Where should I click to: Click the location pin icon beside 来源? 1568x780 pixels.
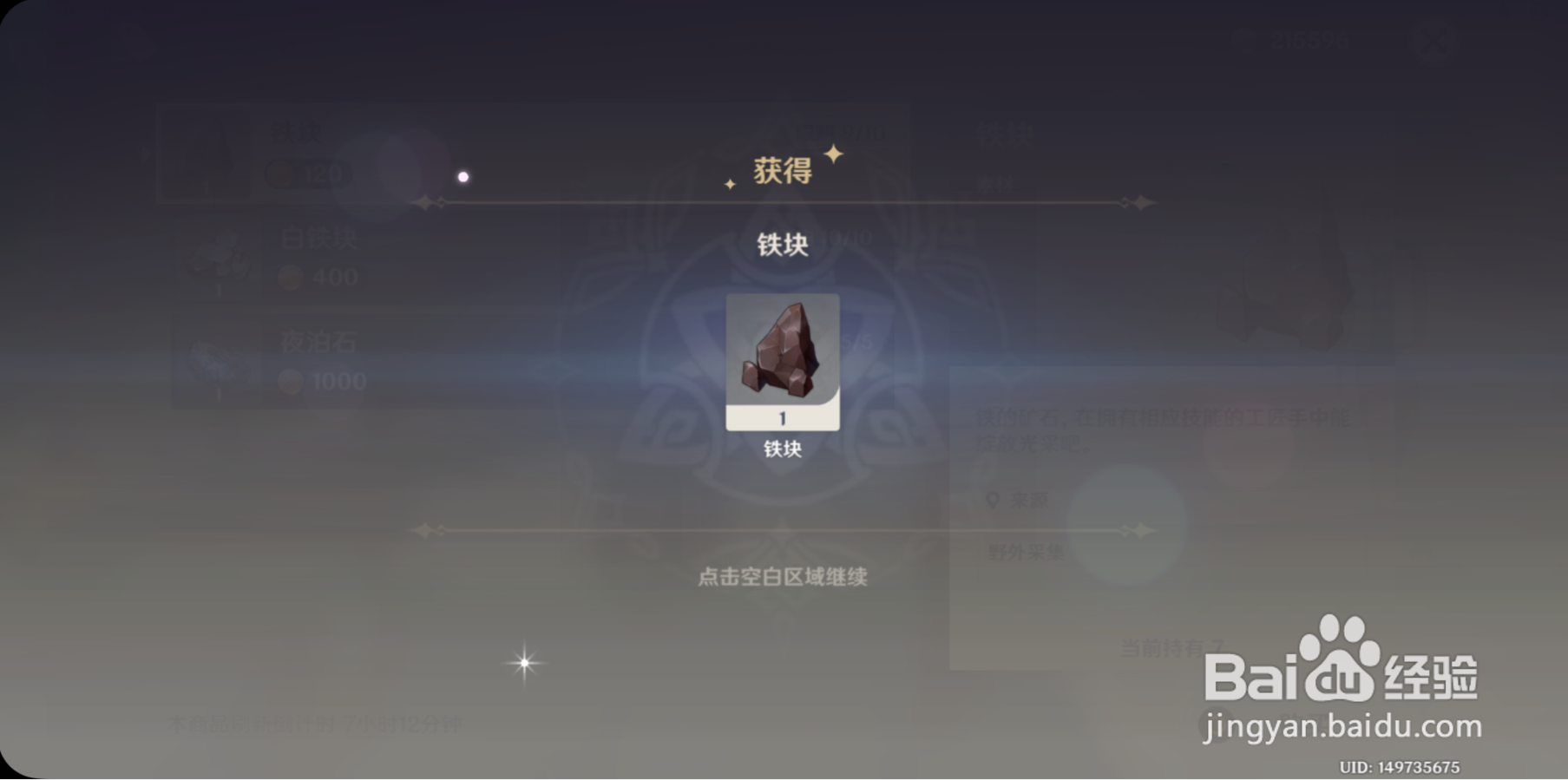(992, 499)
